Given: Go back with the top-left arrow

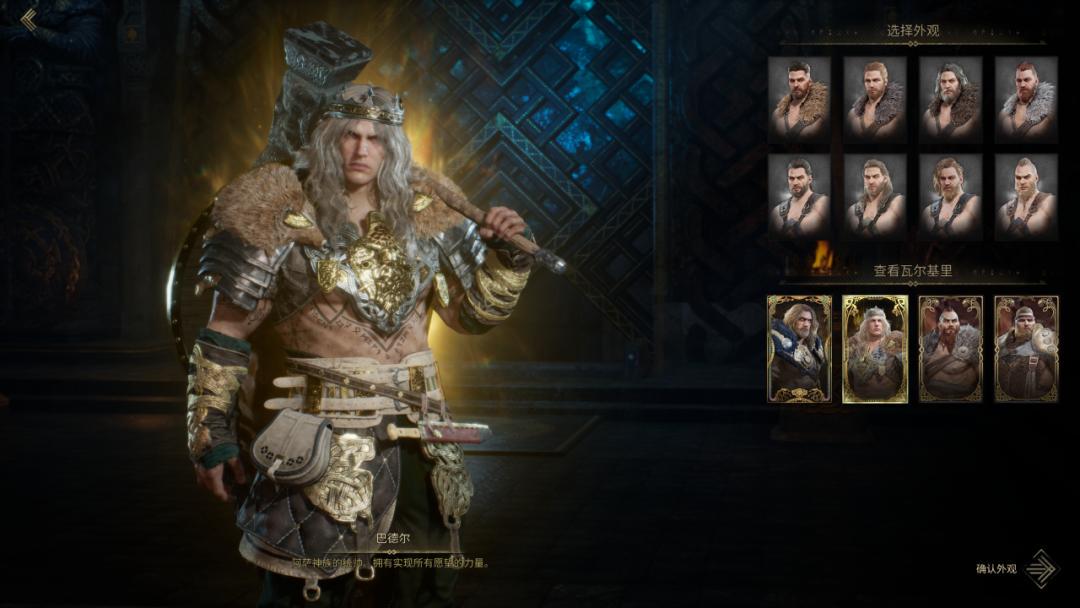Looking at the screenshot, I should tap(28, 20).
